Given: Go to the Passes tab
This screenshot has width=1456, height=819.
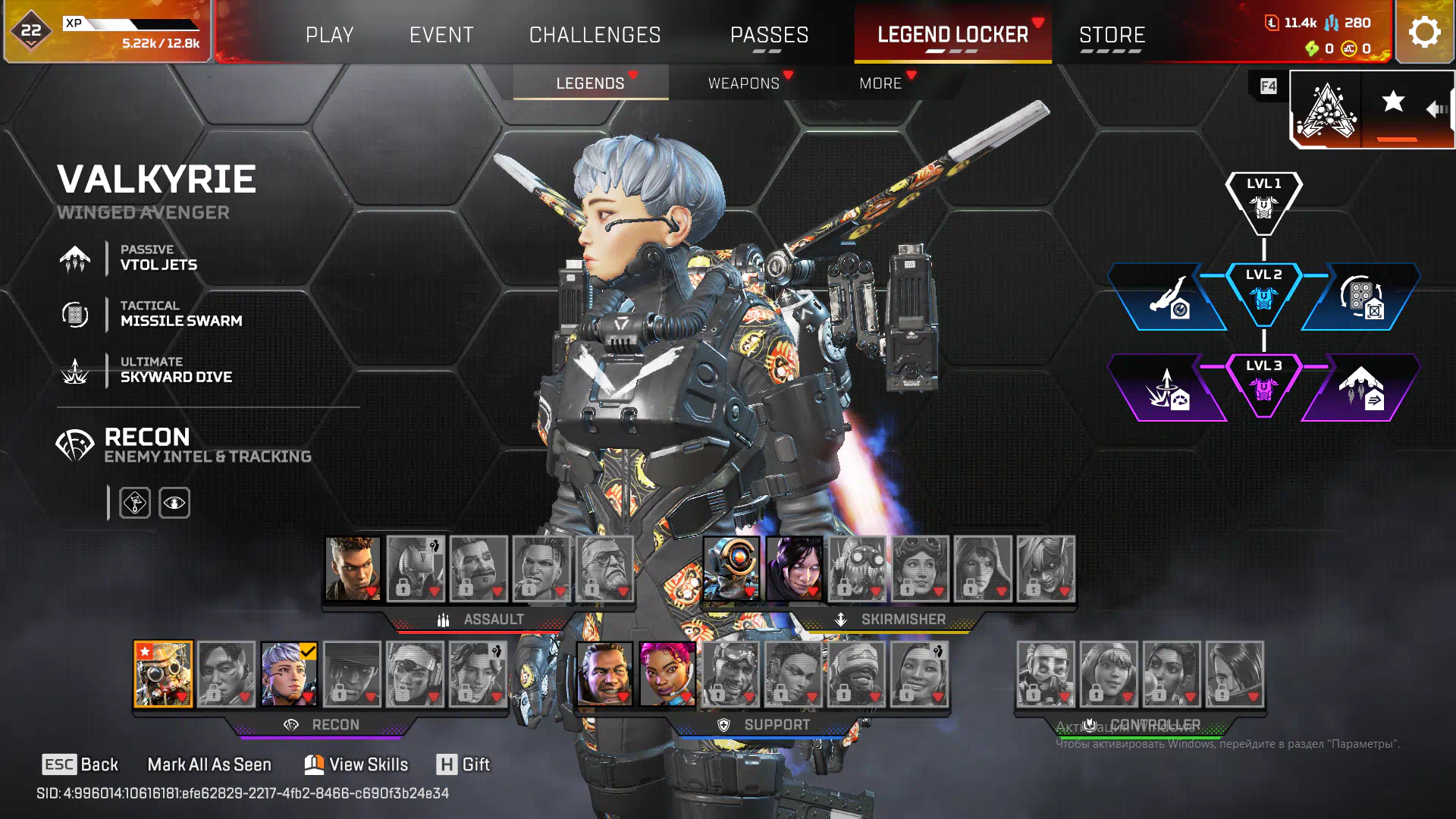Looking at the screenshot, I should [769, 35].
